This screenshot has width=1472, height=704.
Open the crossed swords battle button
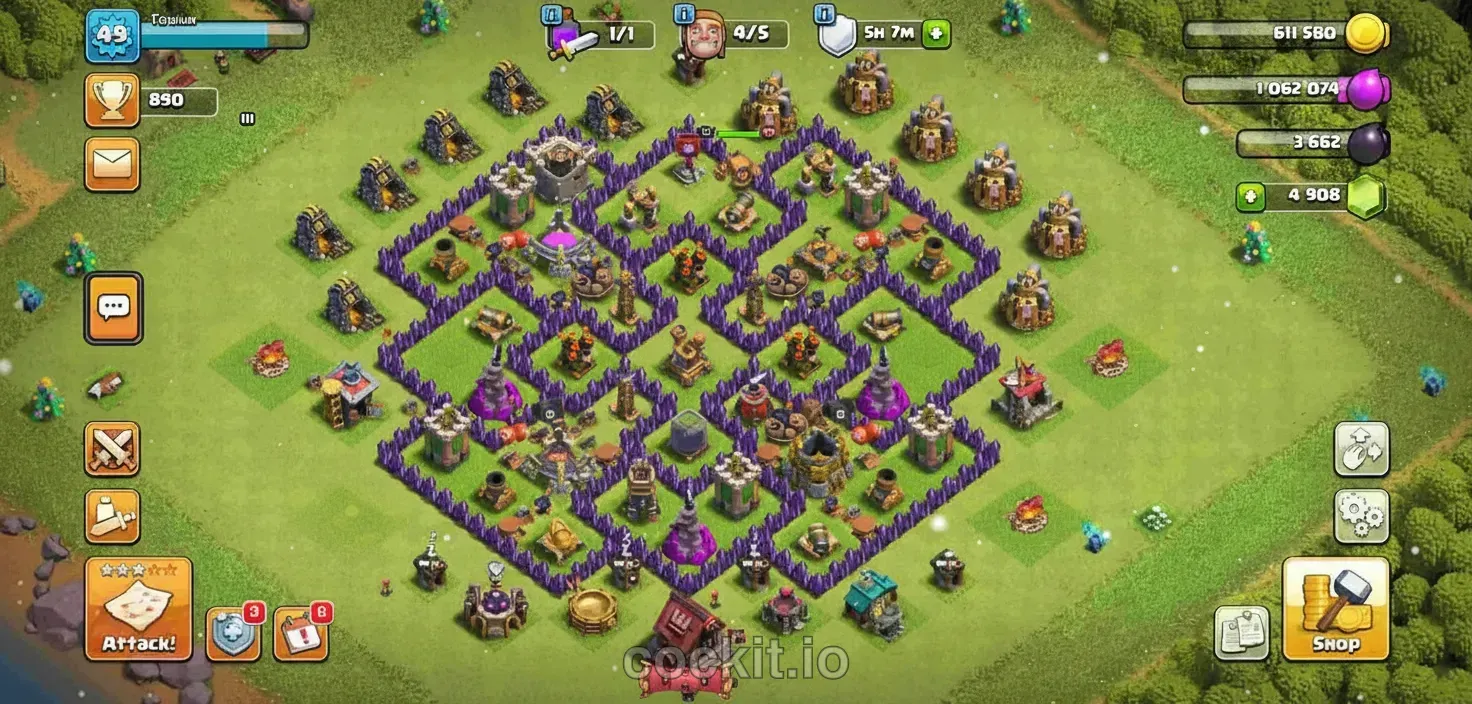tap(112, 449)
